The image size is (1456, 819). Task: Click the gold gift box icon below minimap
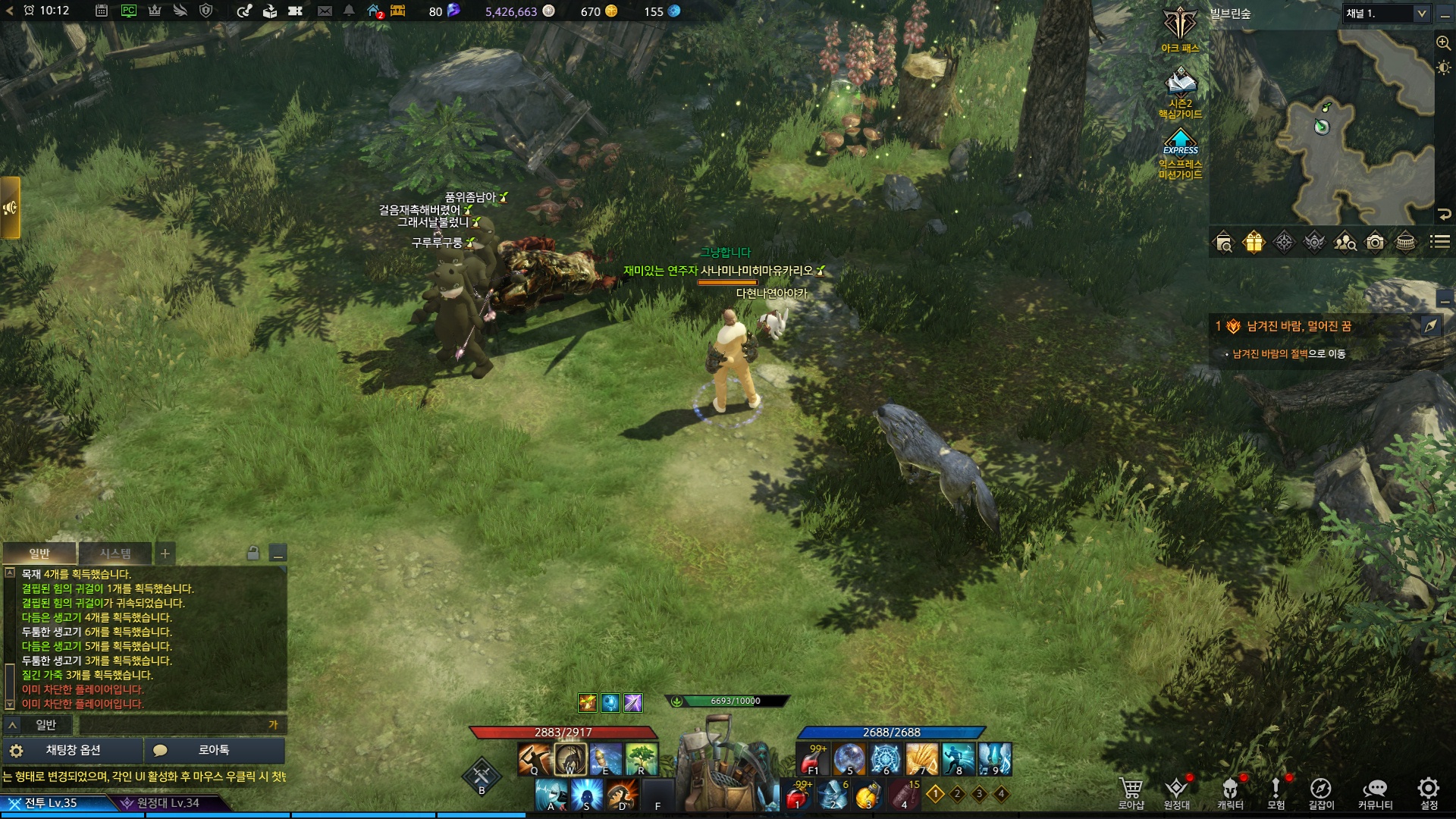[1254, 243]
